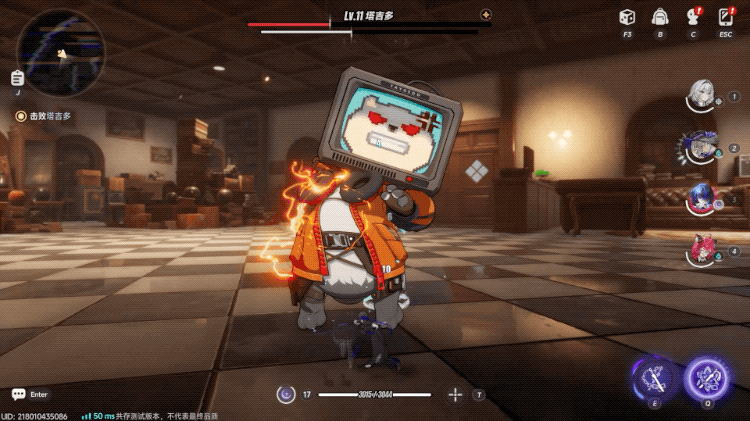This screenshot has height=421, width=750.
Task: Click the purple crescent moon icon
Action: (x=286, y=395)
